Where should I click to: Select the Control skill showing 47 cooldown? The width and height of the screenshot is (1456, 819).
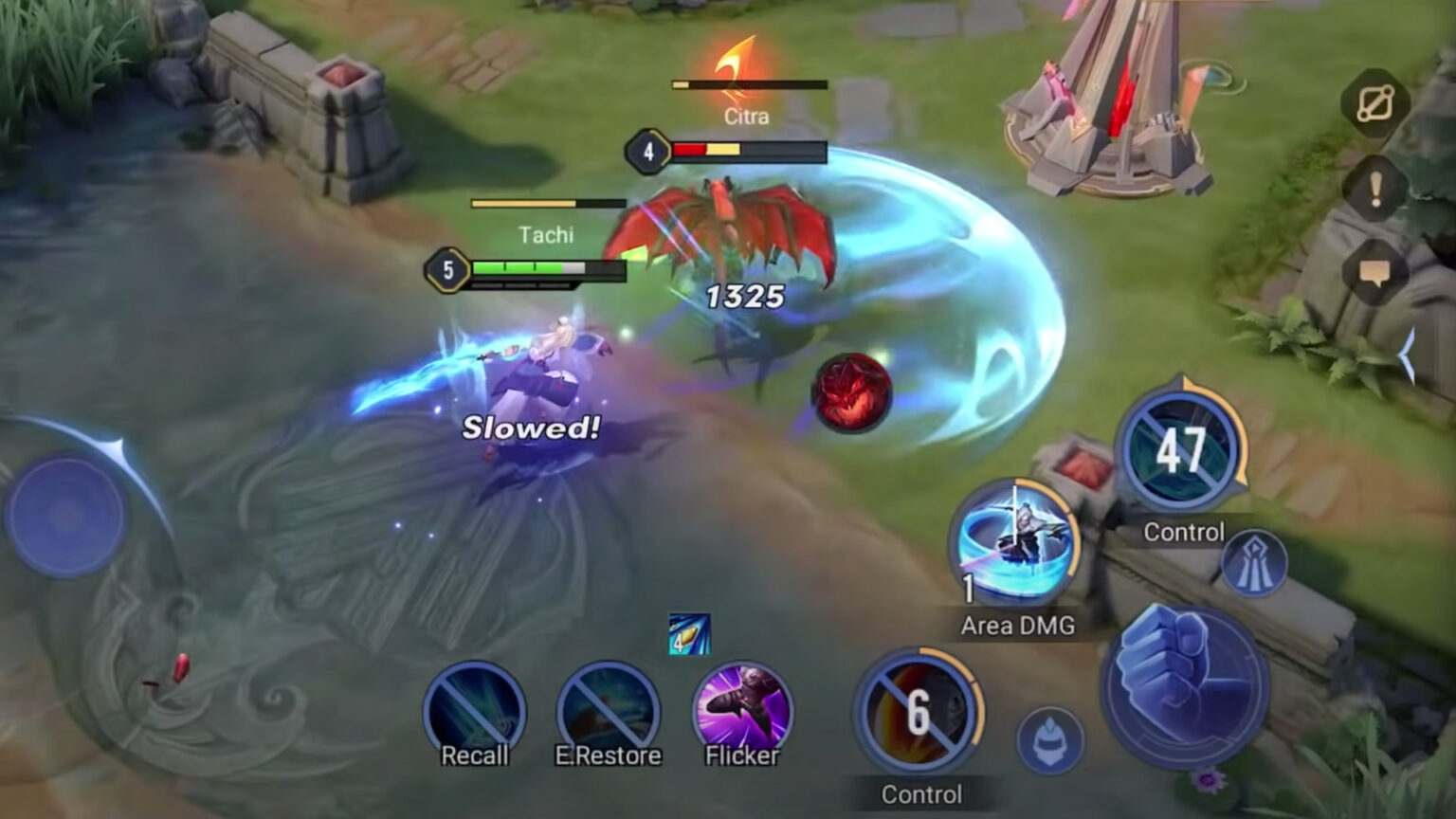(x=1181, y=451)
